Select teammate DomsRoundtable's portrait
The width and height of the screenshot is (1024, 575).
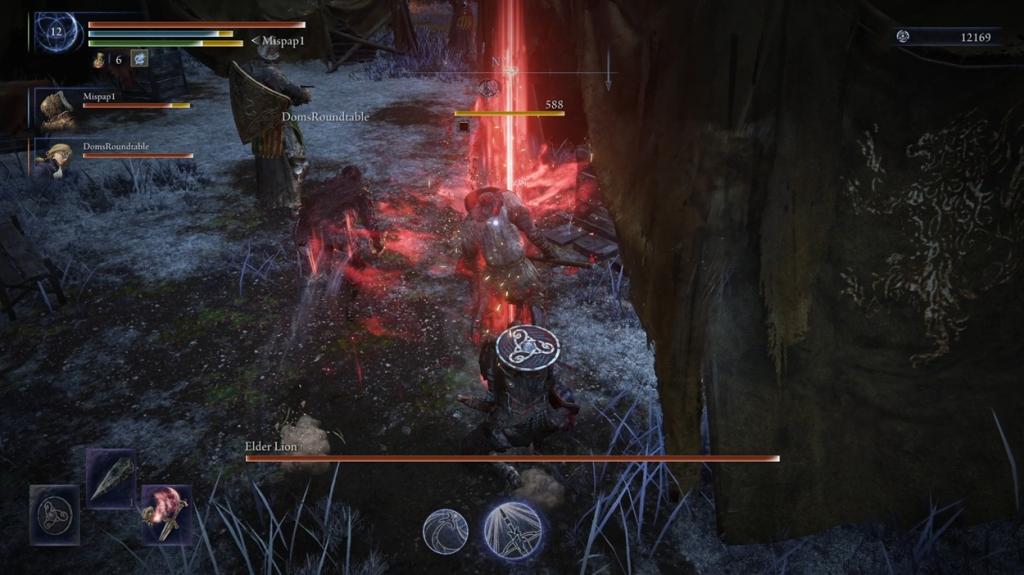click(56, 157)
